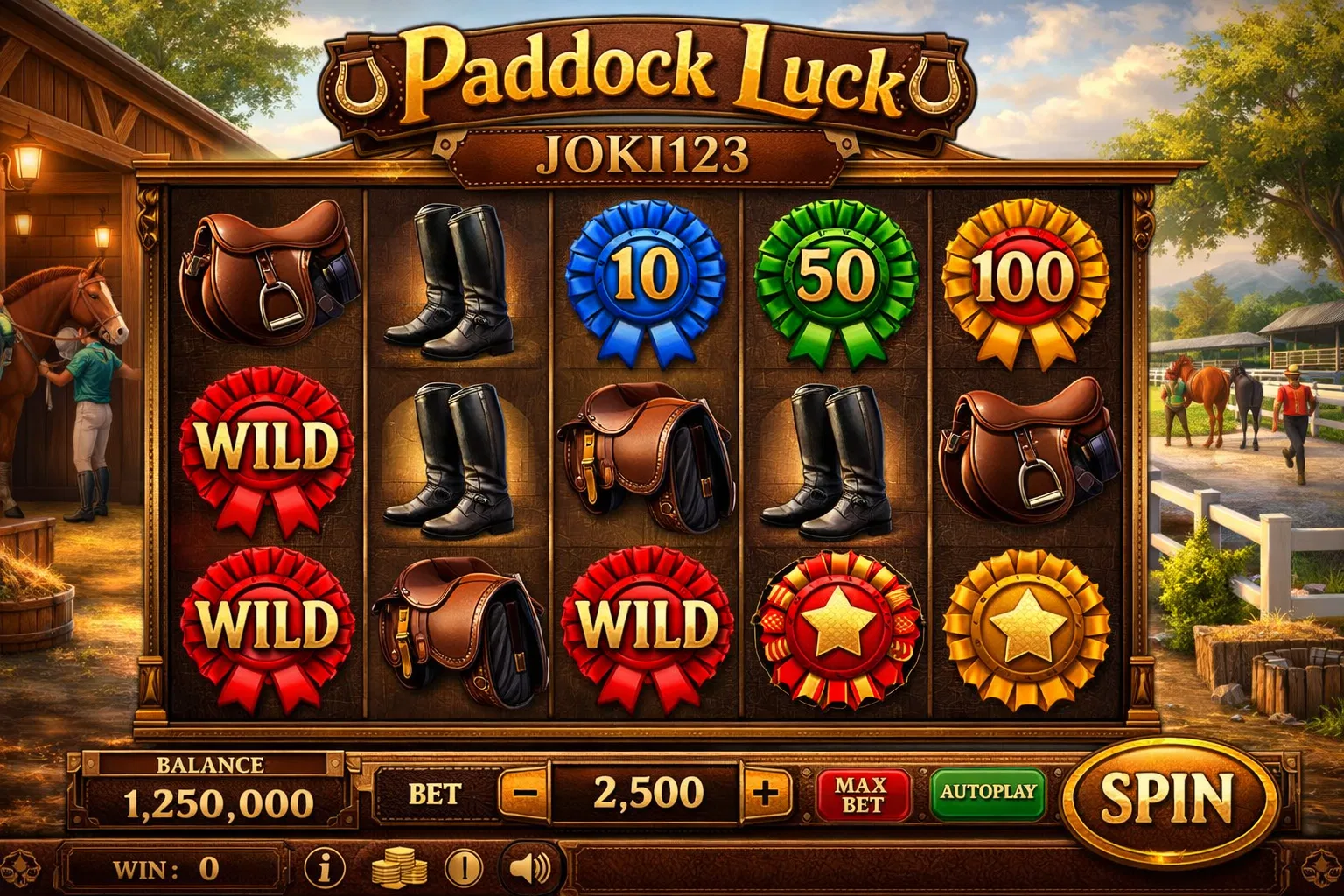The image size is (1344, 896).
Task: Increase the bet with the plus button
Action: (x=765, y=794)
